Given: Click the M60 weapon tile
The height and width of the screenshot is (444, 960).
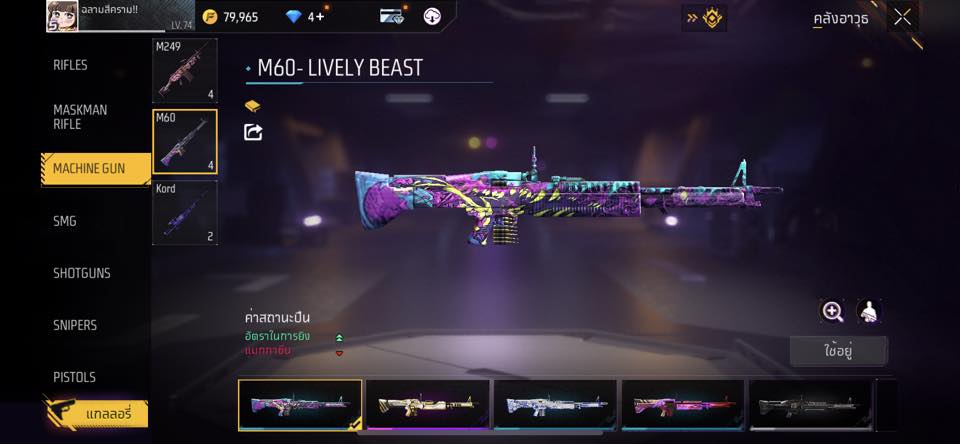Looking at the screenshot, I should pyautogui.click(x=184, y=141).
